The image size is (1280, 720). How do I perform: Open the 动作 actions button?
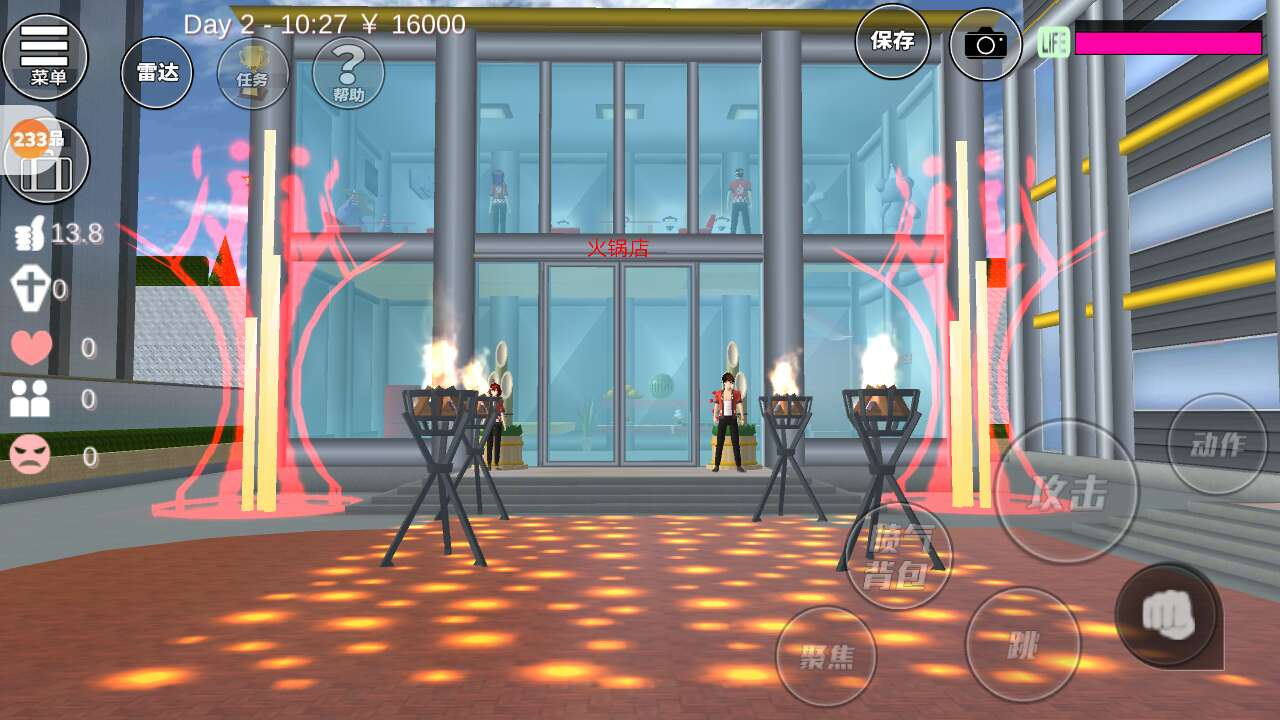1217,444
